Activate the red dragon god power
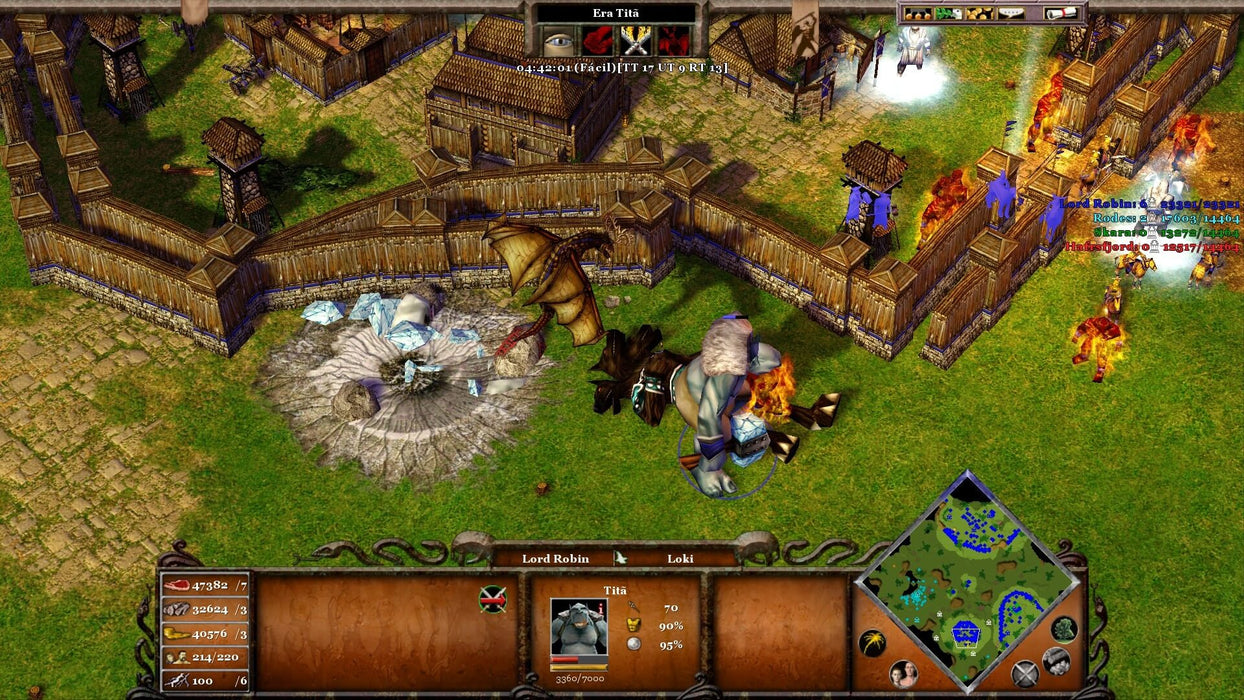Viewport: 1244px width, 700px height. pos(596,40)
